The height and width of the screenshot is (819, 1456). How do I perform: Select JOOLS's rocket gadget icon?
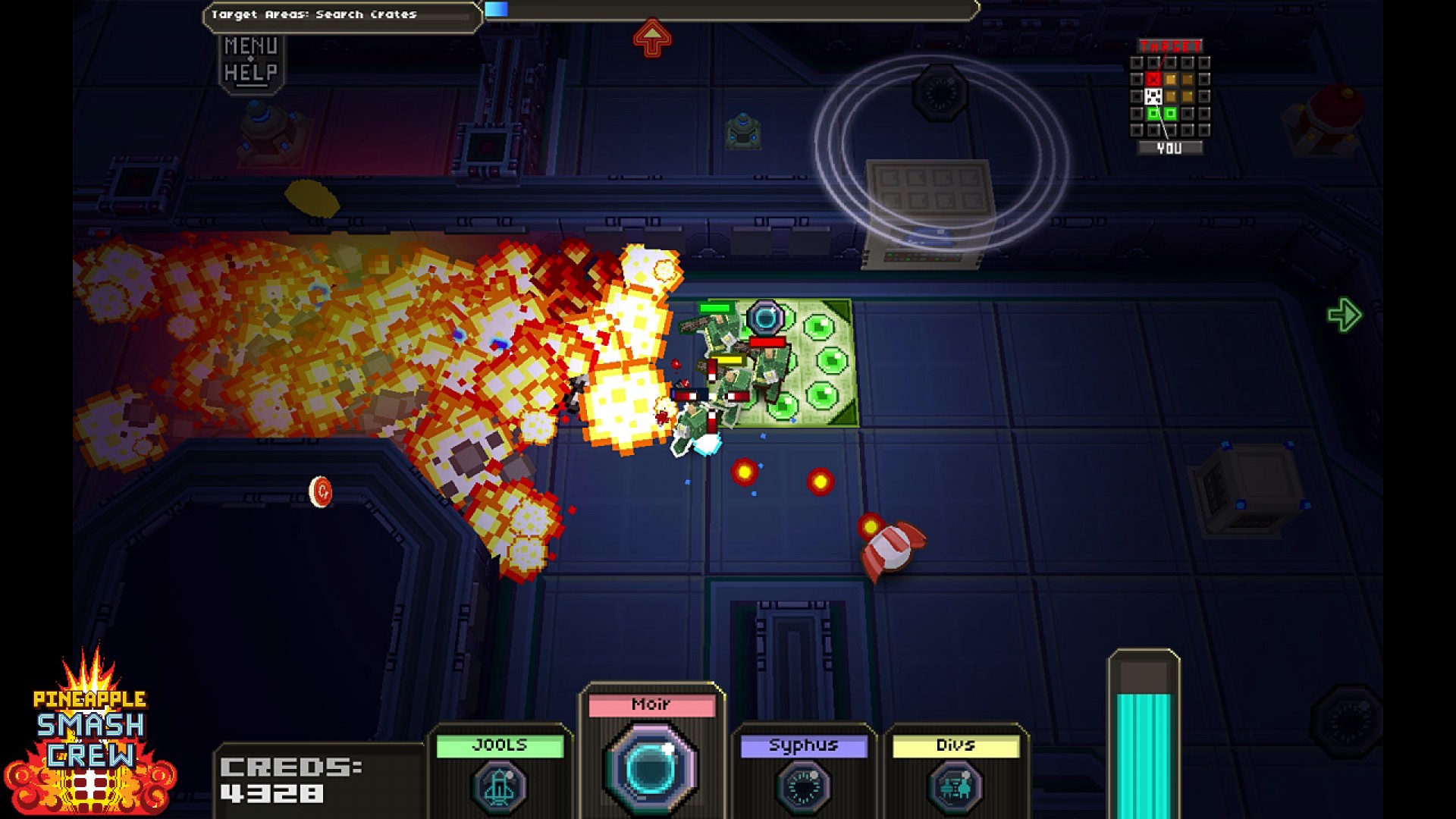tap(498, 789)
